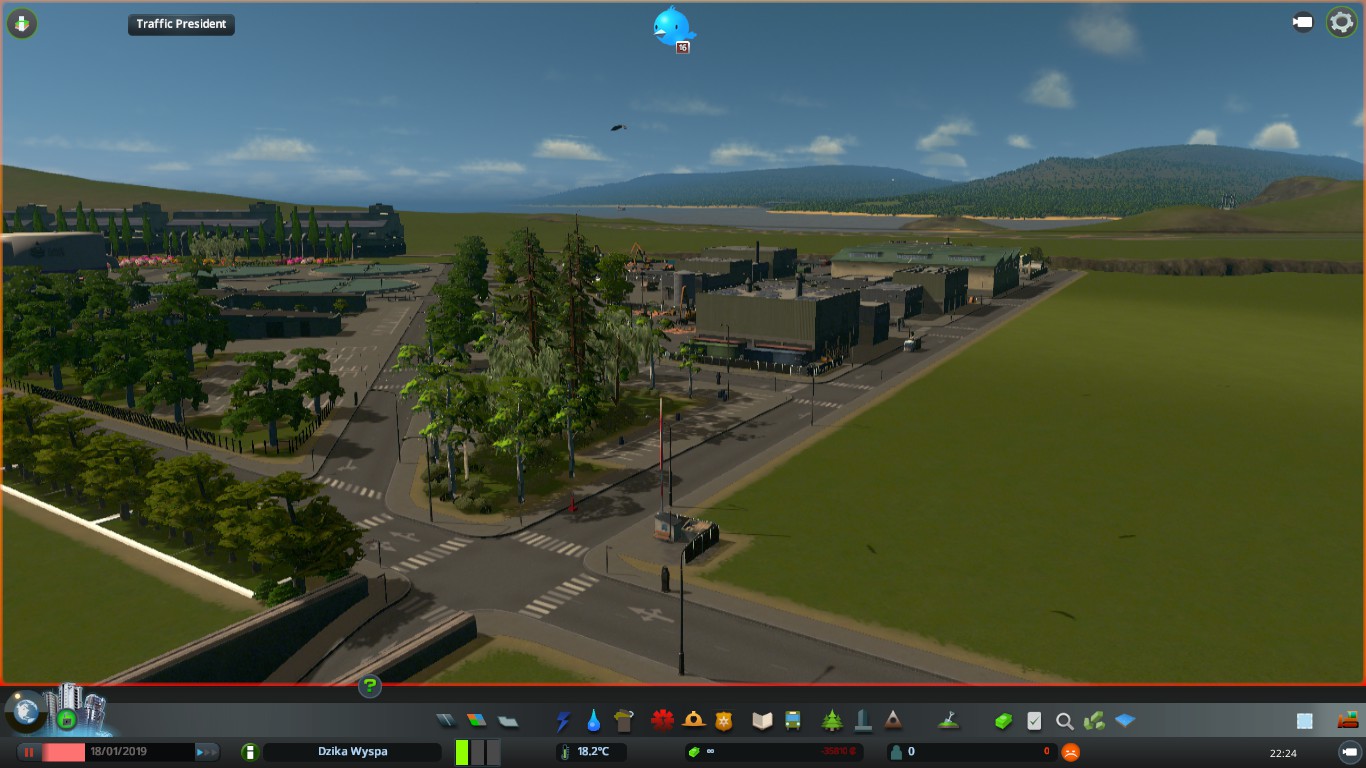Open Water and Sewage droplet menu
Viewport: 1366px width, 768px height.
(x=594, y=720)
